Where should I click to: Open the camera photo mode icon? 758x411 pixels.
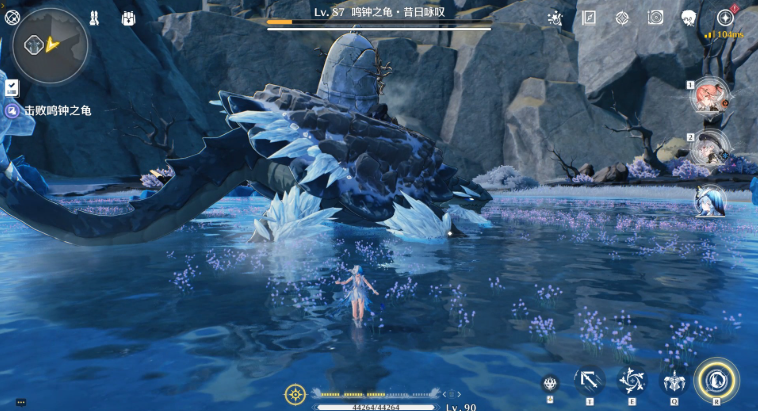pos(655,18)
